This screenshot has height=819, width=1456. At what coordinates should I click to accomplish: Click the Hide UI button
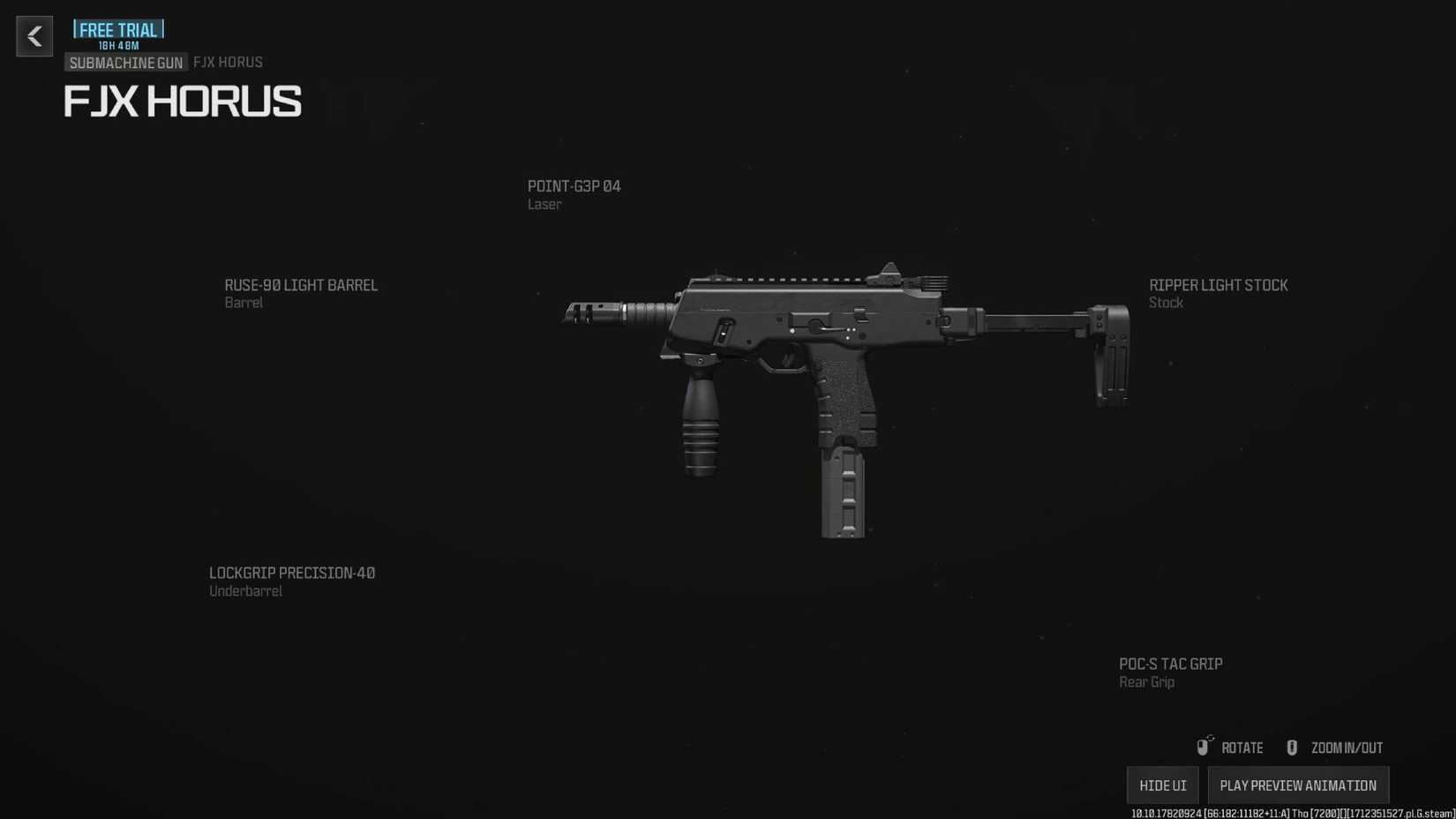click(1162, 785)
